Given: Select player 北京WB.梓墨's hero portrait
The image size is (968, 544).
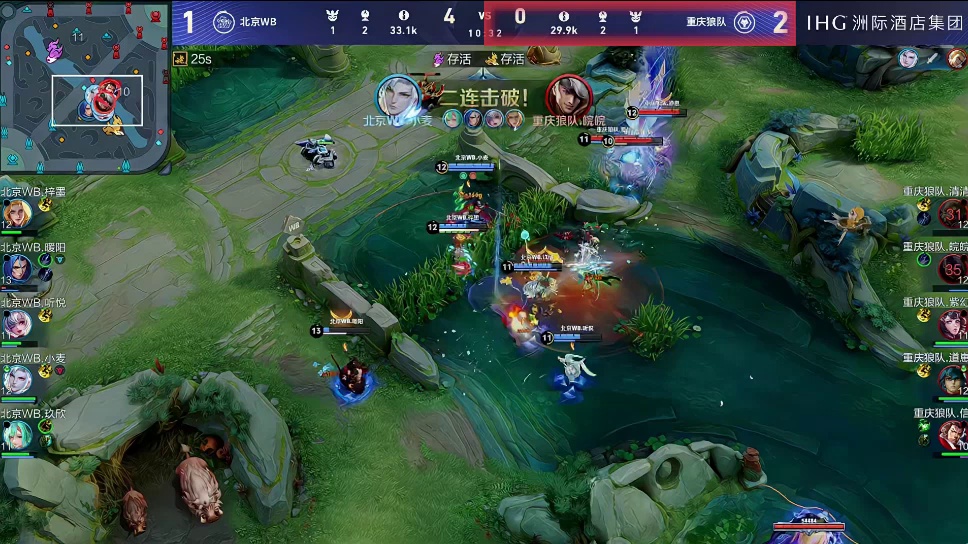Looking at the screenshot, I should [16, 213].
